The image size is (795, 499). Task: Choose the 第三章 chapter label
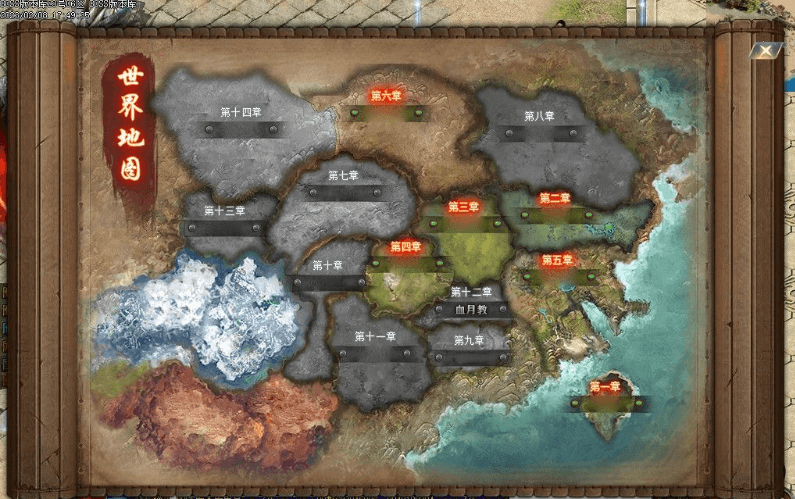463,208
